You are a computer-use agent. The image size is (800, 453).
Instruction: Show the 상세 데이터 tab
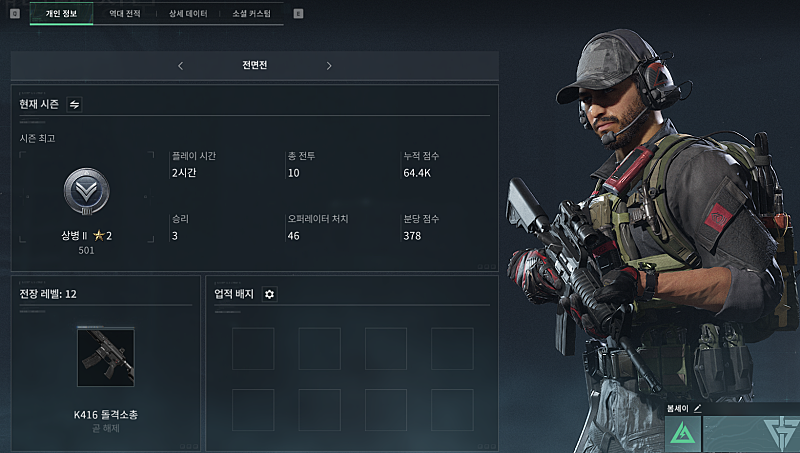tap(188, 13)
